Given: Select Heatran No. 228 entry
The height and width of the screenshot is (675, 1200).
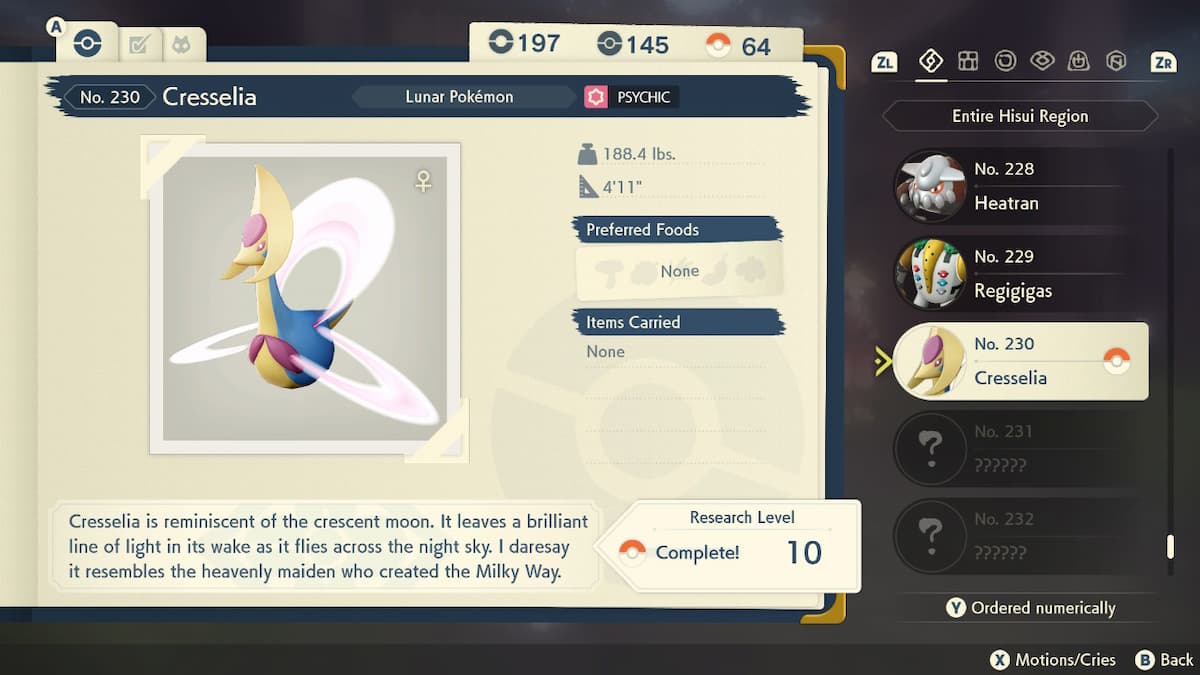Looking at the screenshot, I should [x=1018, y=186].
